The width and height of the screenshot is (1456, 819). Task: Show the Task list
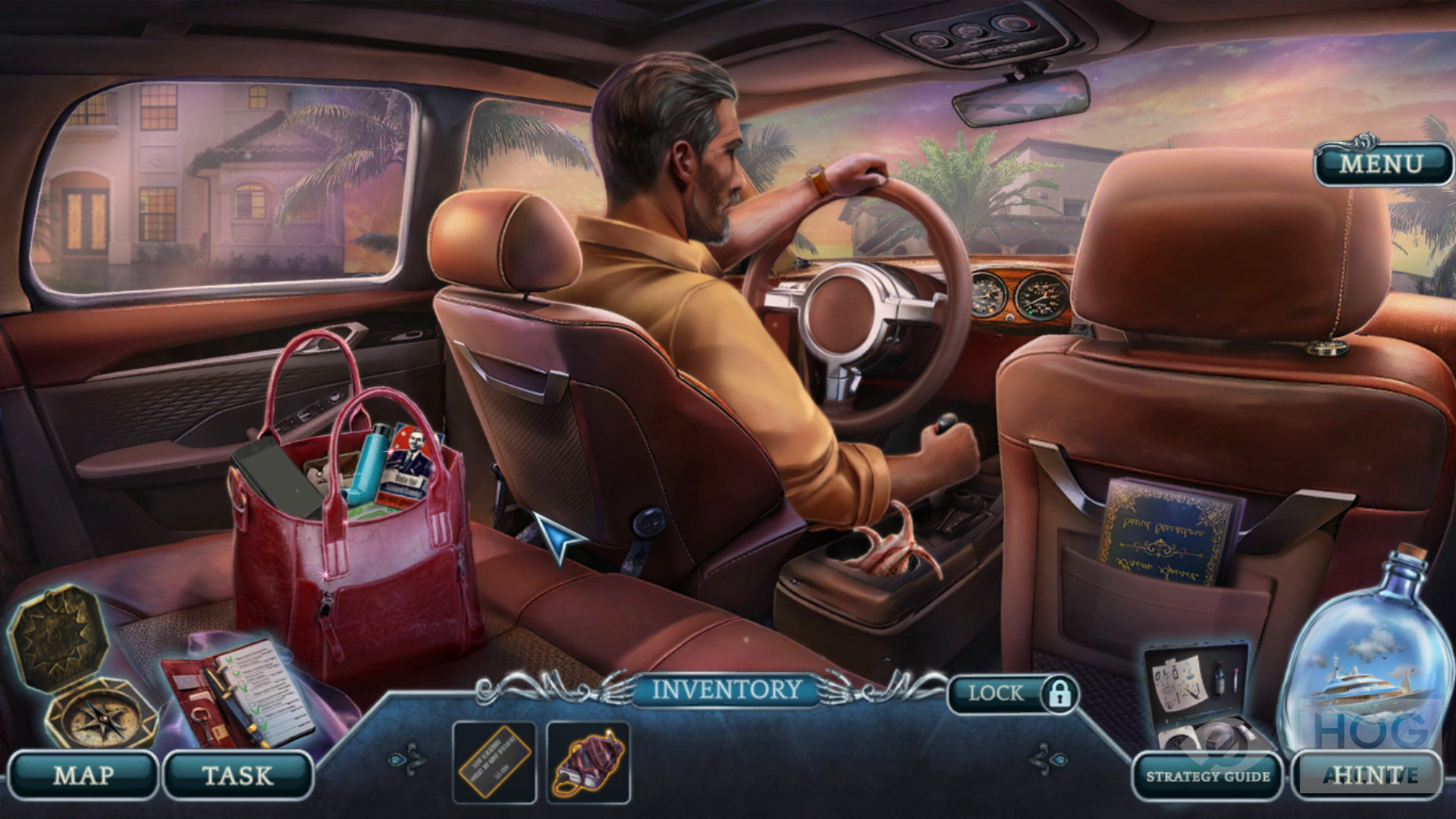[x=237, y=775]
